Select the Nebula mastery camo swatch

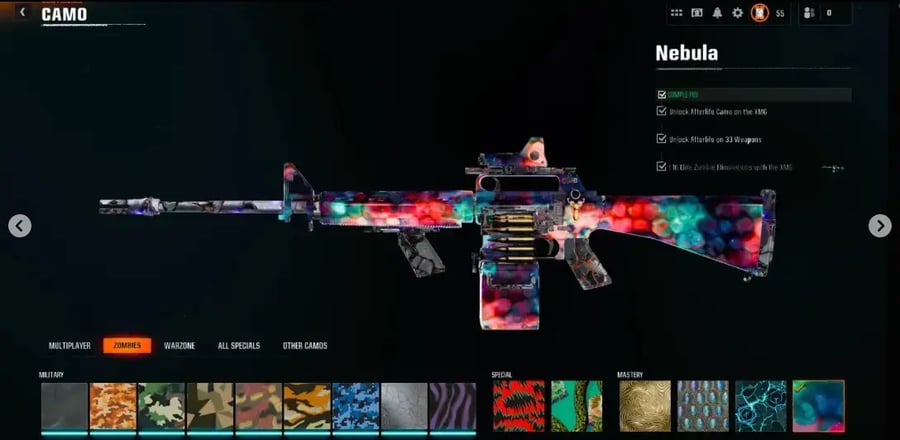point(818,406)
